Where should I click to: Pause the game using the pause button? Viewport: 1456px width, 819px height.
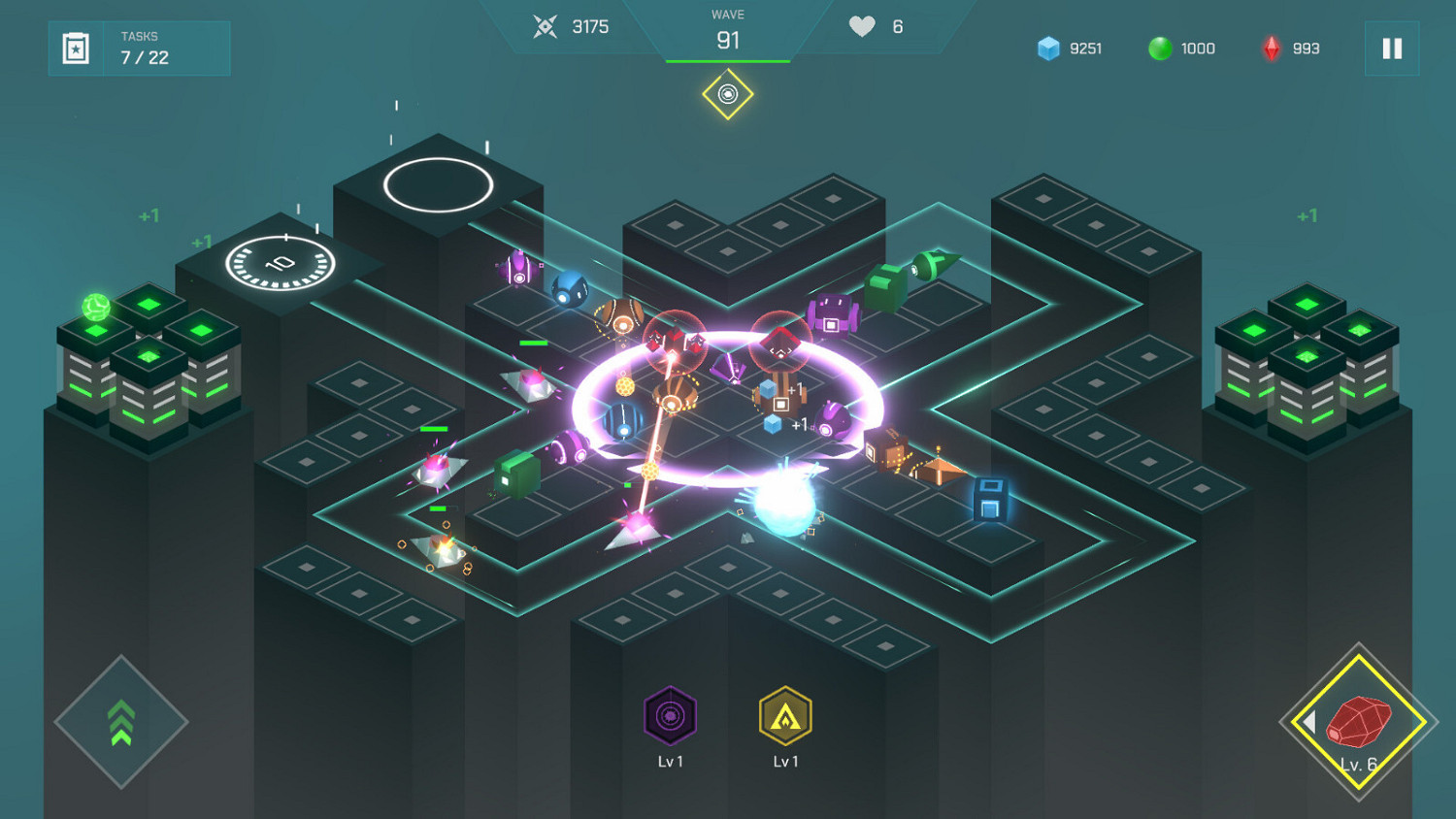(x=1392, y=49)
